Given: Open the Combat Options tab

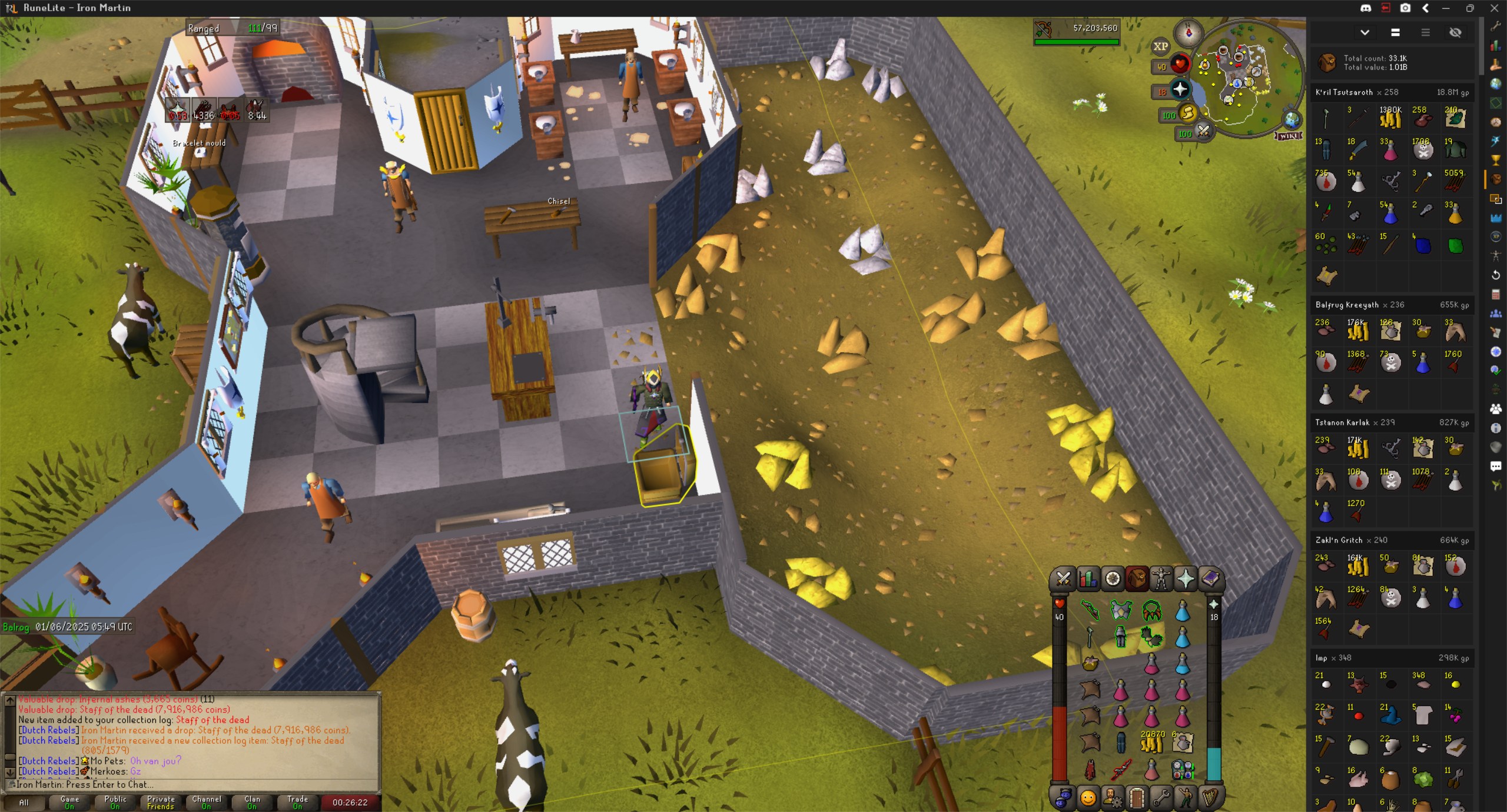Looking at the screenshot, I should (x=1063, y=579).
